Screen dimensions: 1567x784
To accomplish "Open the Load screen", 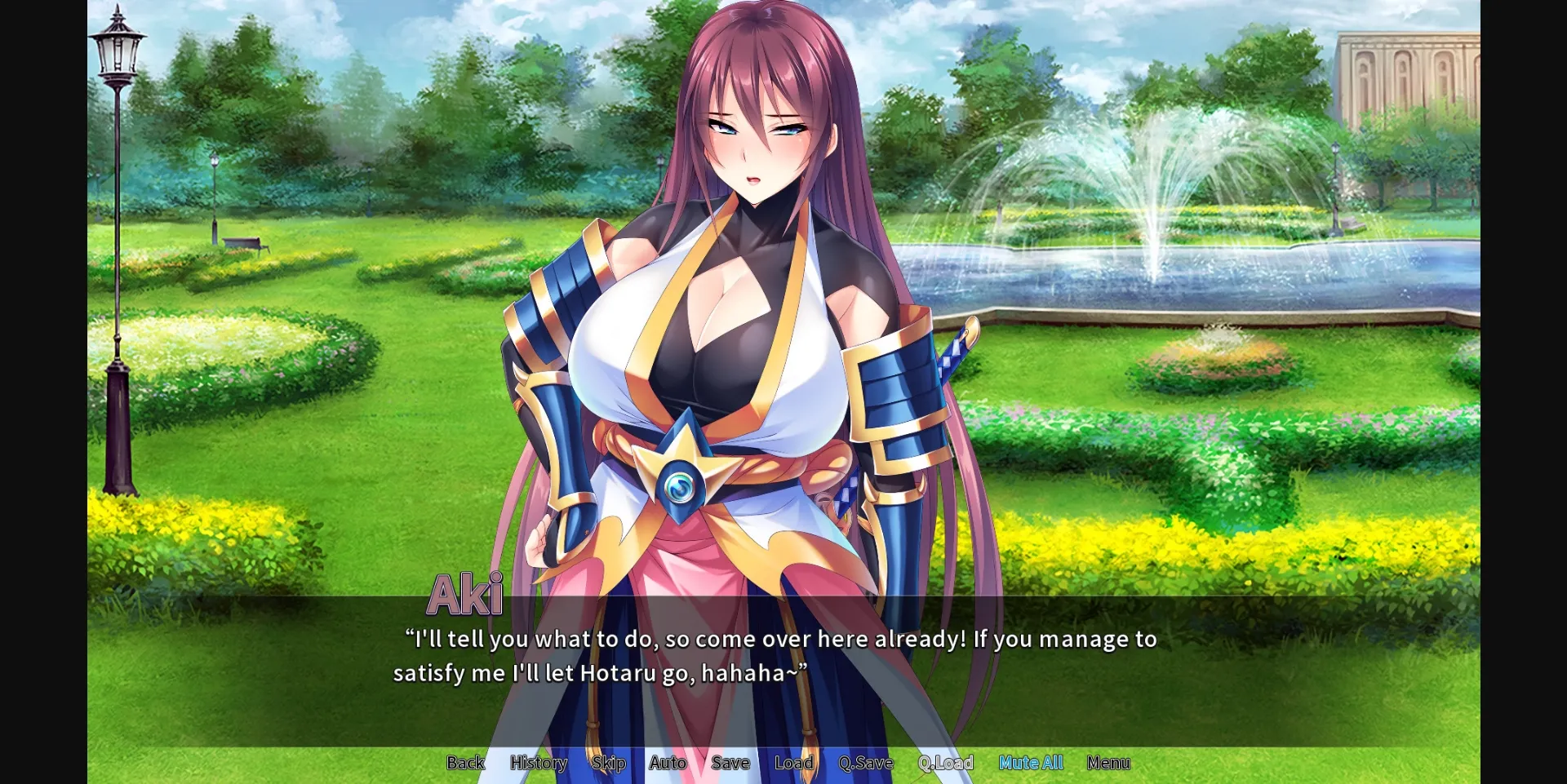I will (x=793, y=763).
